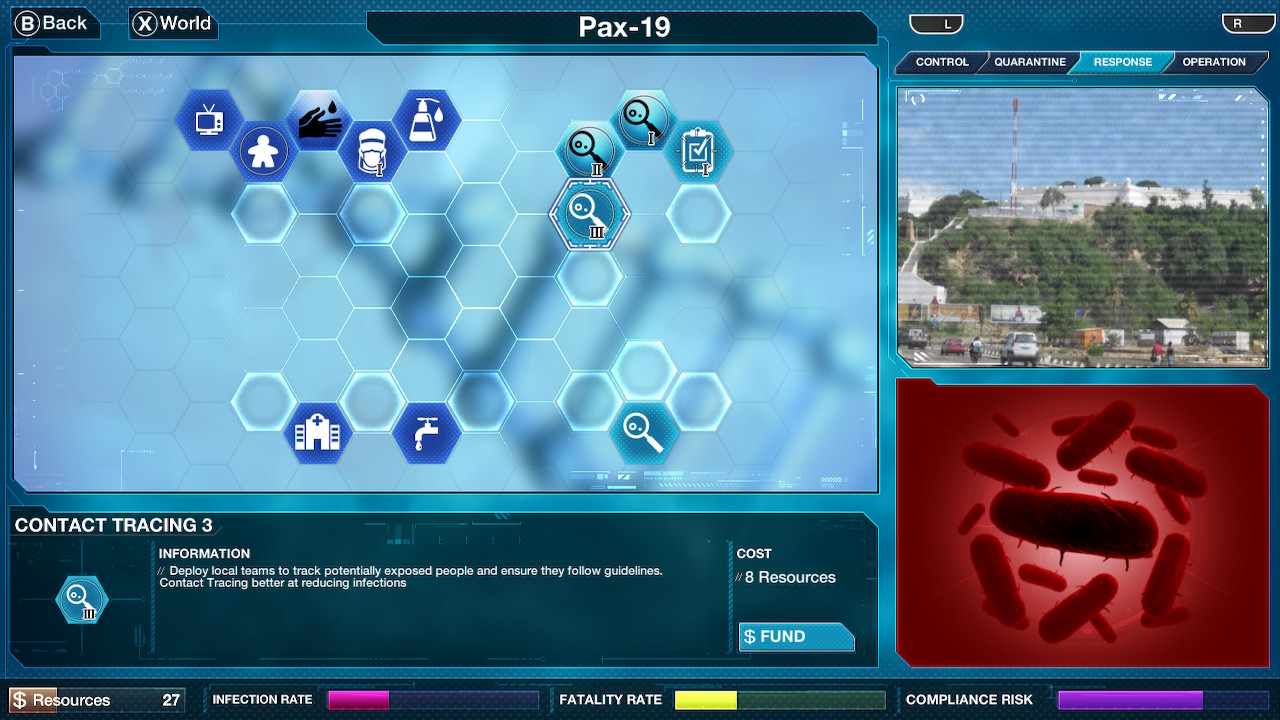Switch to the CONTROL tab
The height and width of the screenshot is (720, 1280).
[940, 62]
